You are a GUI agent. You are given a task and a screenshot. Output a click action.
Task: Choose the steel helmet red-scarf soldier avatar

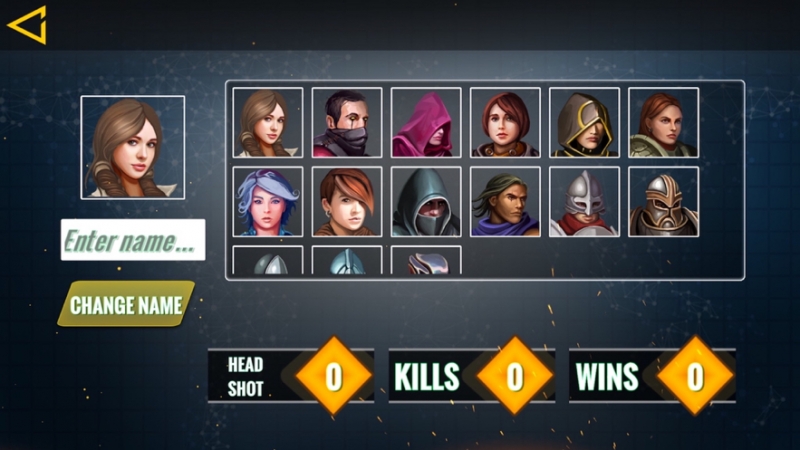coord(584,201)
